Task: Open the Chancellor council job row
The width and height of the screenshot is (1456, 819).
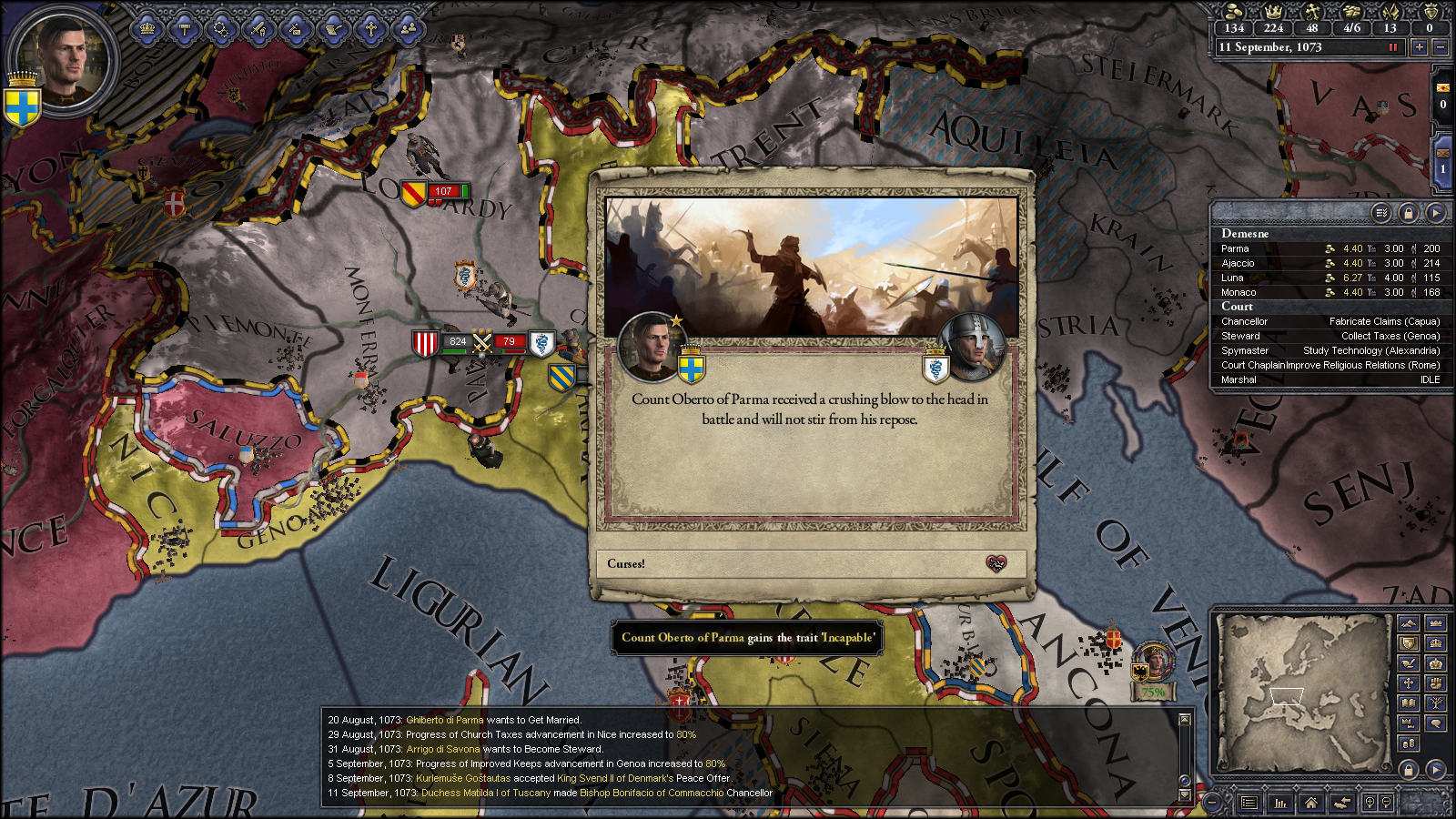Action: 1330,321
